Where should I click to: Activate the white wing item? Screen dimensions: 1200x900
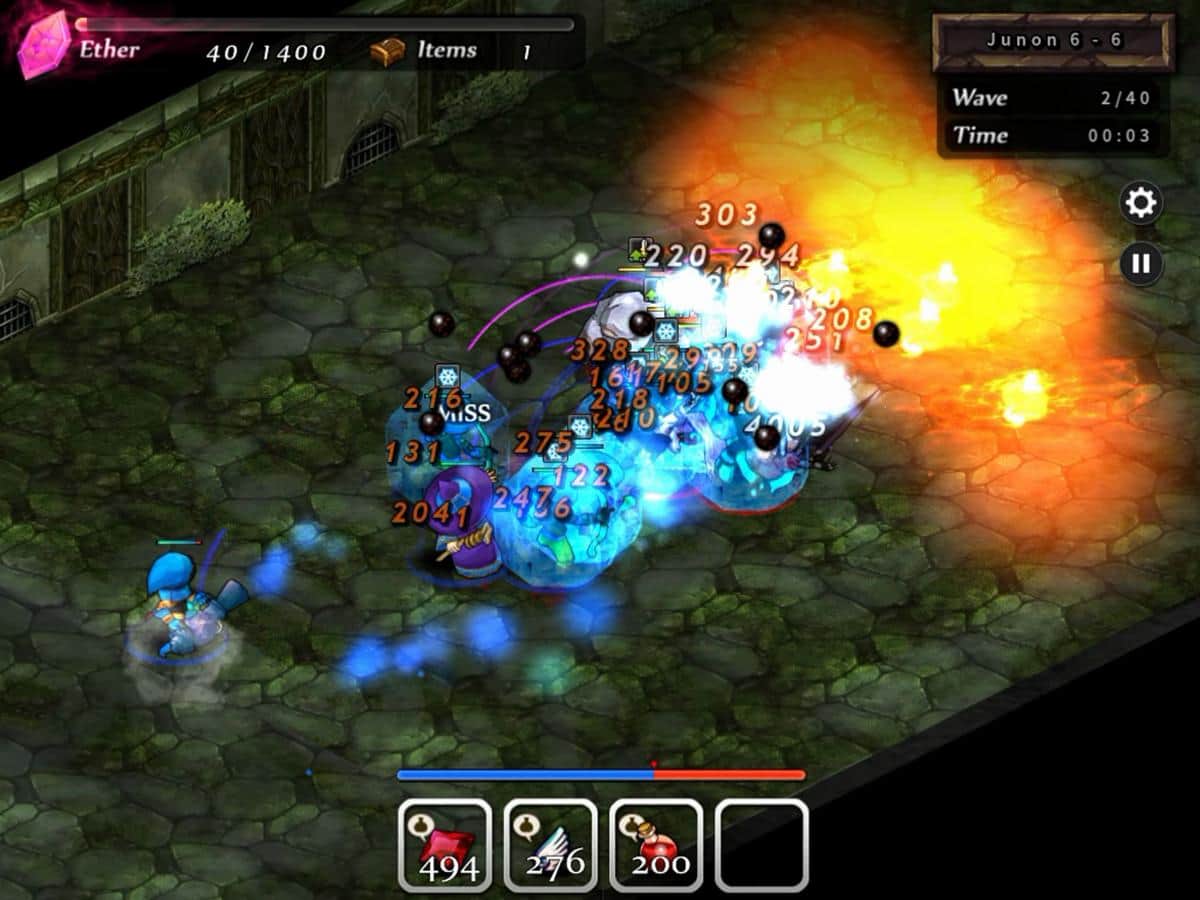[550, 845]
